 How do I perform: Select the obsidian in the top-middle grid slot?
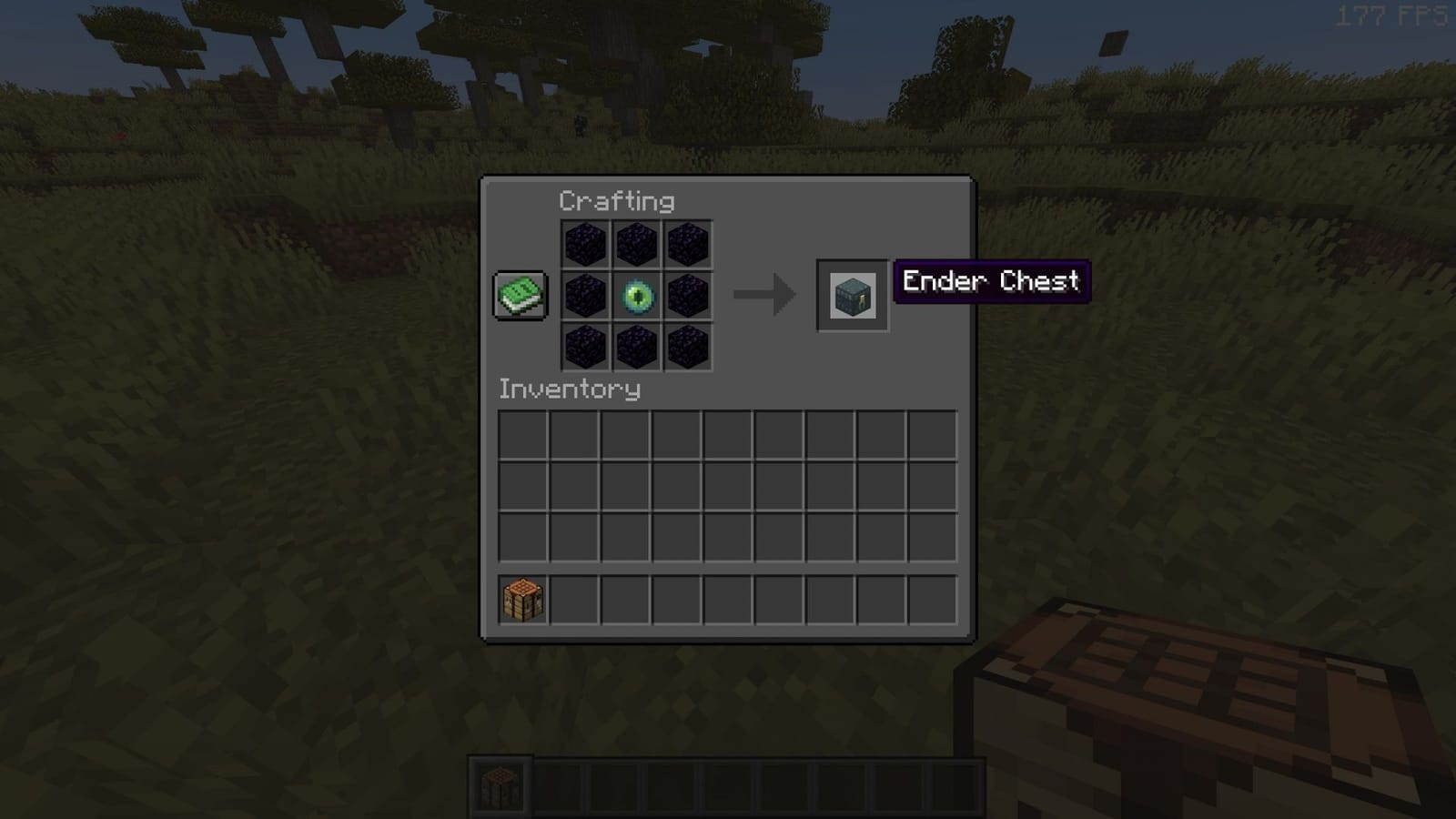pyautogui.click(x=638, y=244)
